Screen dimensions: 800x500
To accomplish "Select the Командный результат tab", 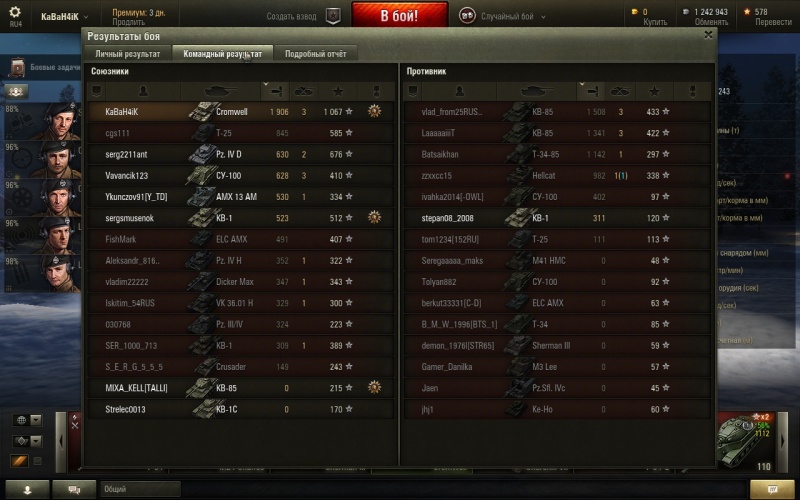I will (222, 54).
